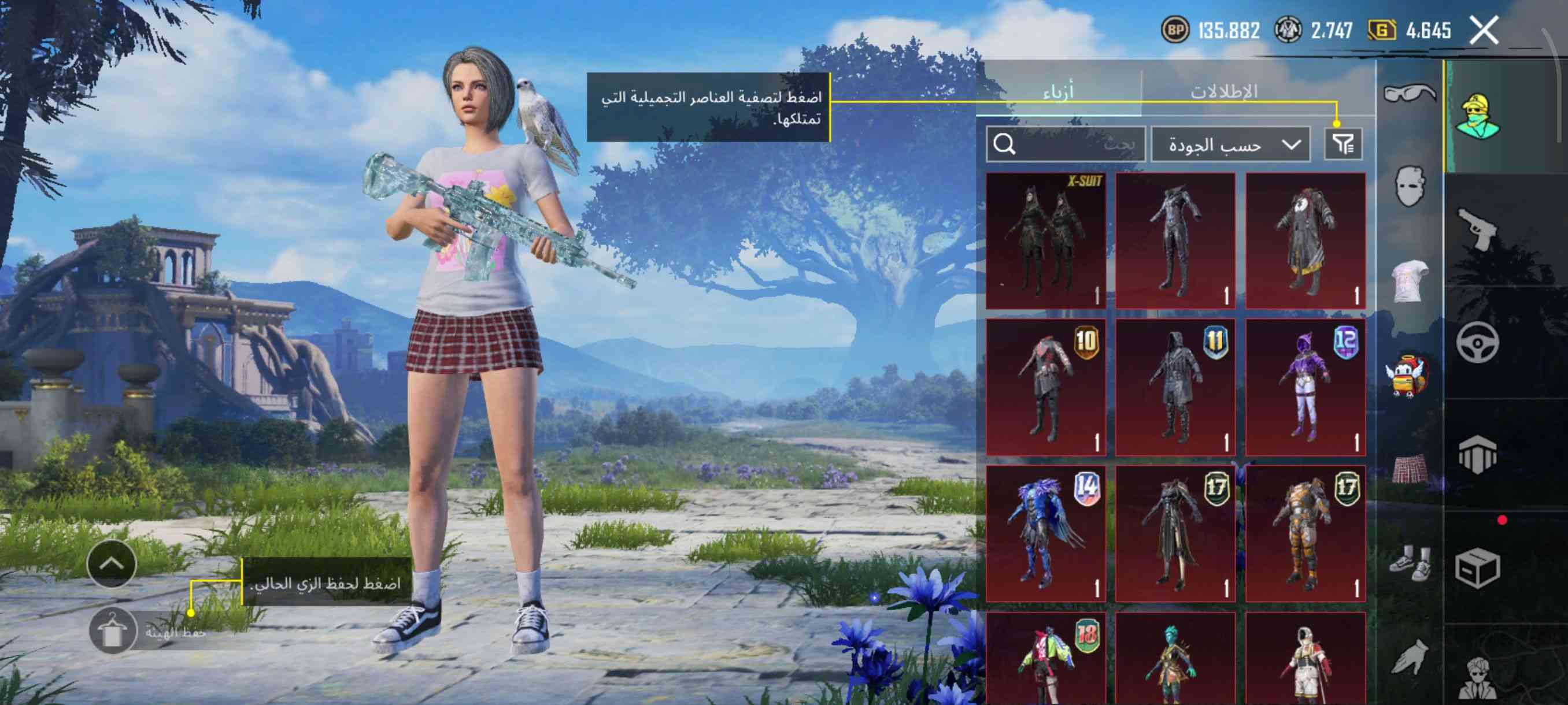
Task: Select the white t-shirt equipment slot
Action: (1409, 280)
